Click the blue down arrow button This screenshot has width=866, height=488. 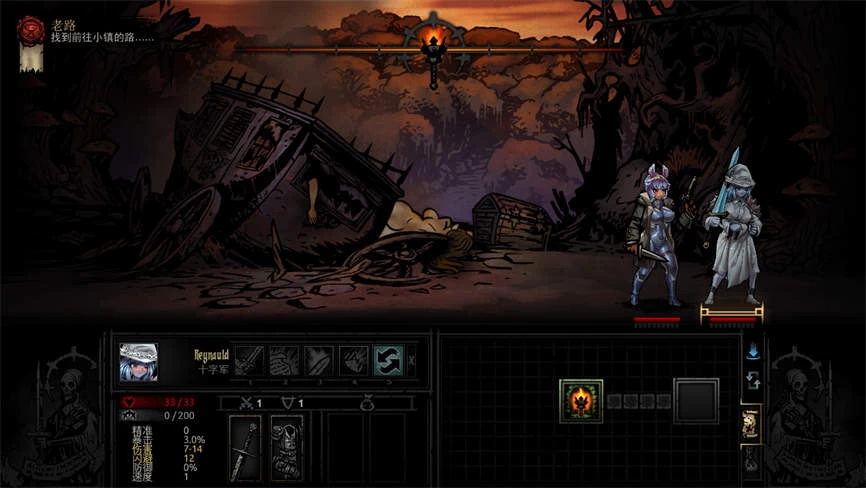752,351
